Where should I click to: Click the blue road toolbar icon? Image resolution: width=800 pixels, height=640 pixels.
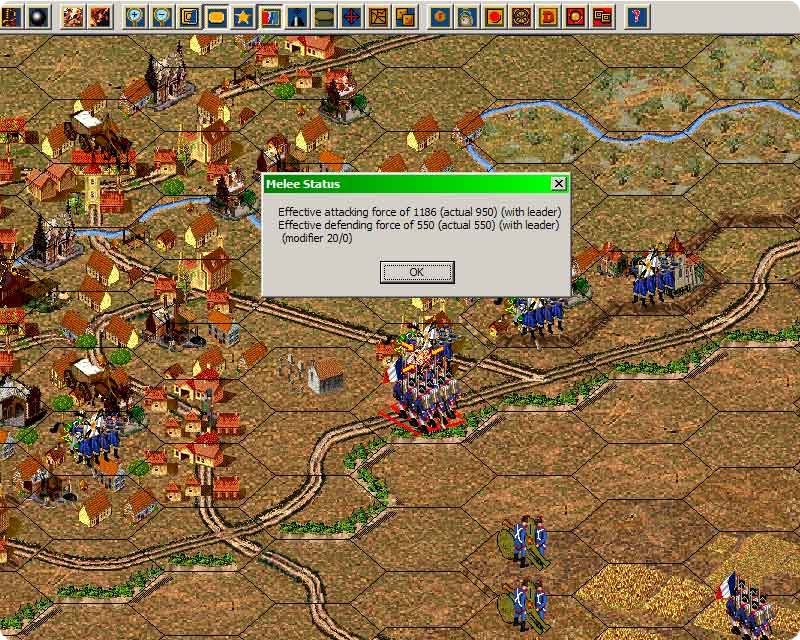[x=297, y=16]
